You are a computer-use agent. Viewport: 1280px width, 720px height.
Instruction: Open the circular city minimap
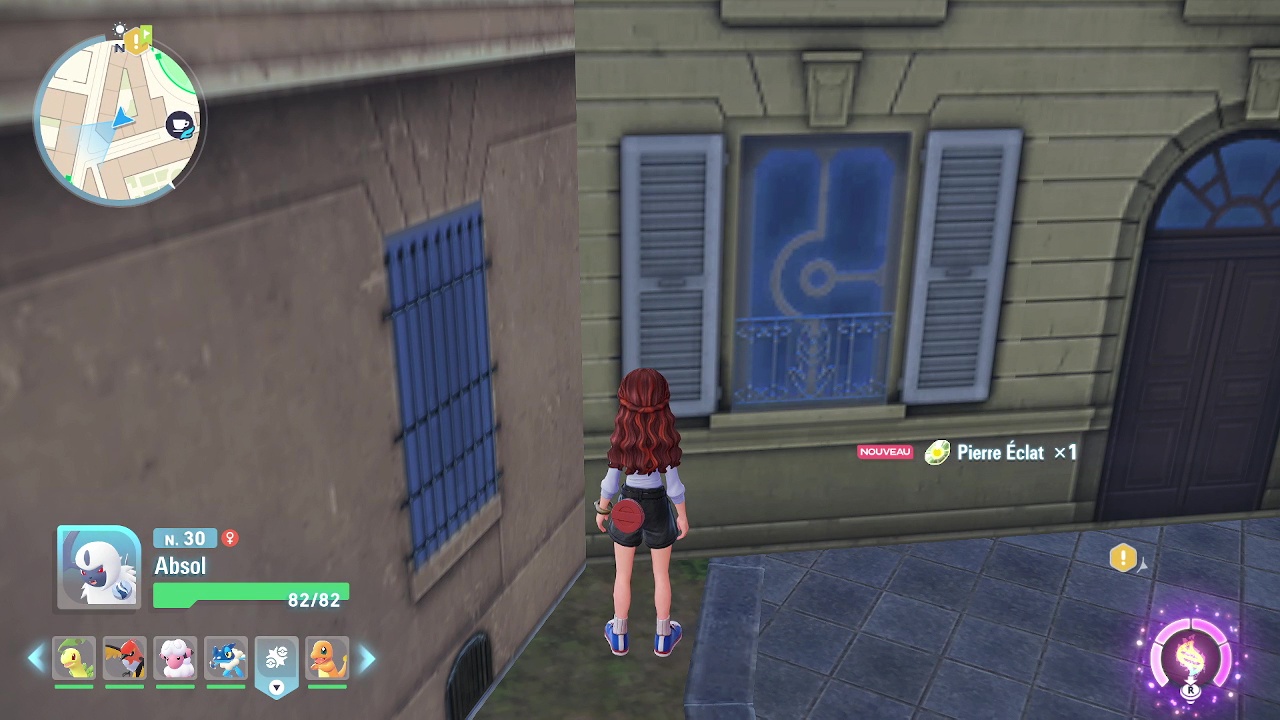tap(118, 120)
